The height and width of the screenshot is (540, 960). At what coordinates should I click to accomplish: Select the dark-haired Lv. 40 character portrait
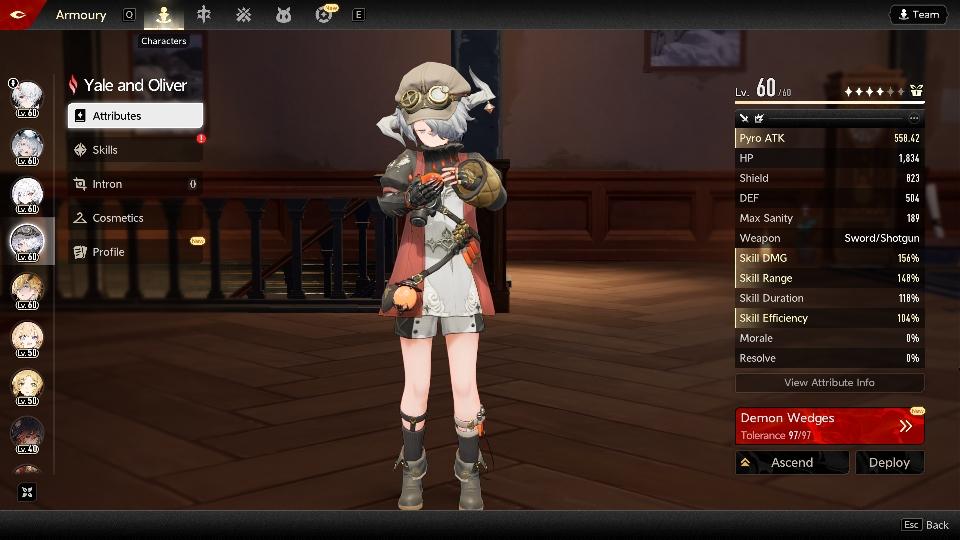(x=27, y=433)
